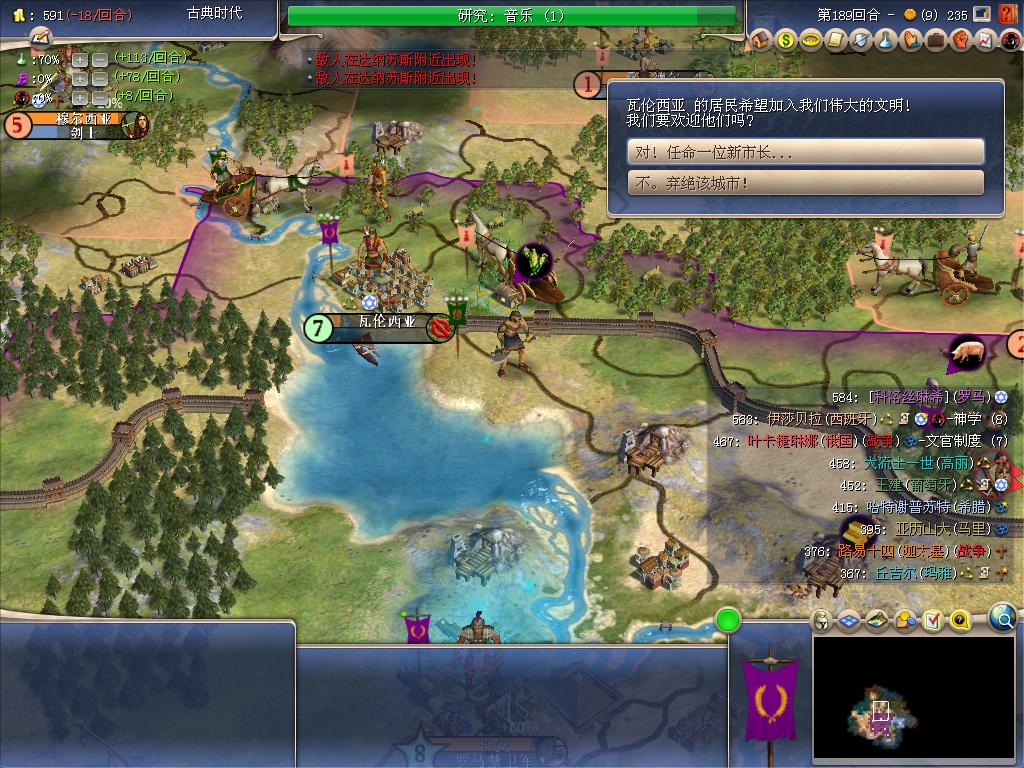Viewport: 1024px width, 768px height.
Task: Toggle the tile grid display
Action: 849,620
